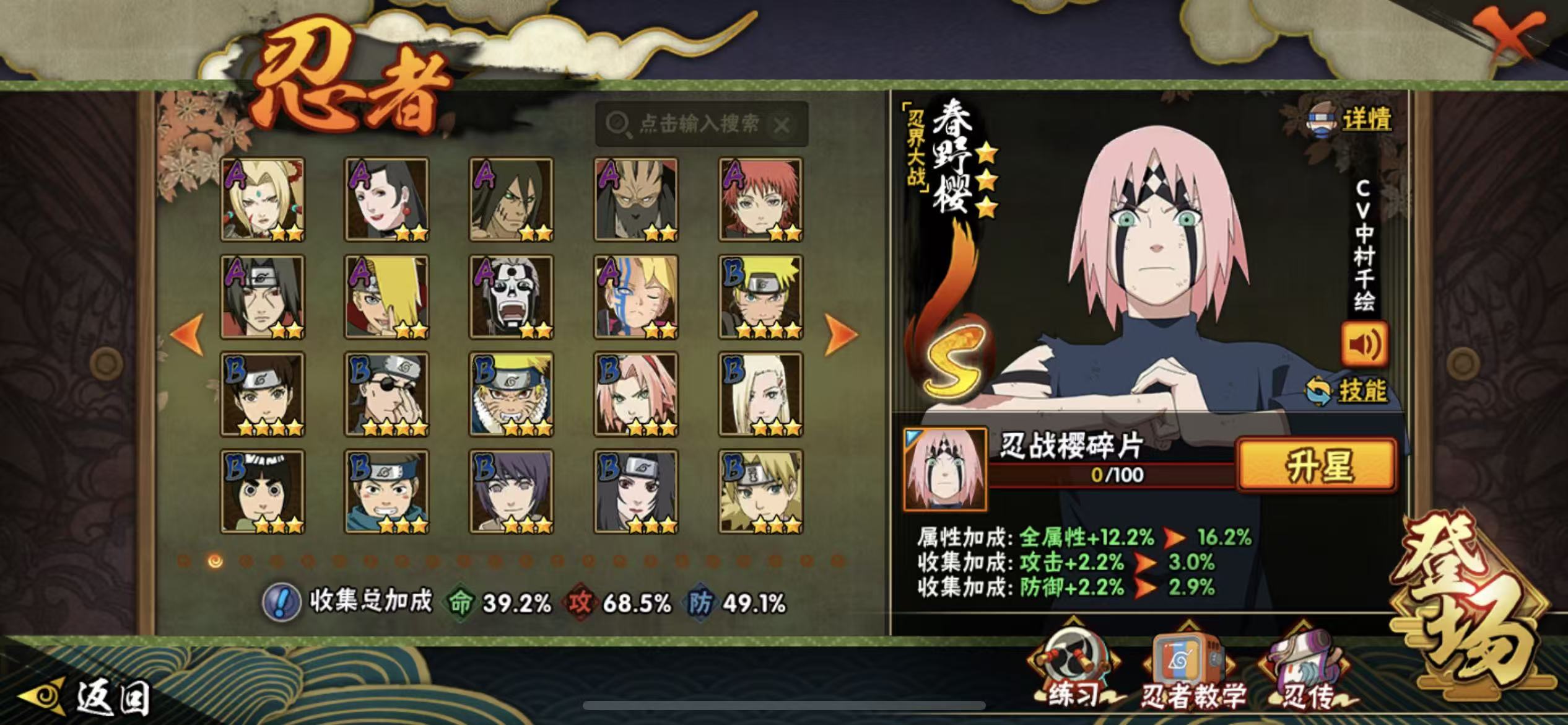Select the A-rank red-haired Sasori portrait
This screenshot has width=1568, height=725.
click(x=760, y=200)
